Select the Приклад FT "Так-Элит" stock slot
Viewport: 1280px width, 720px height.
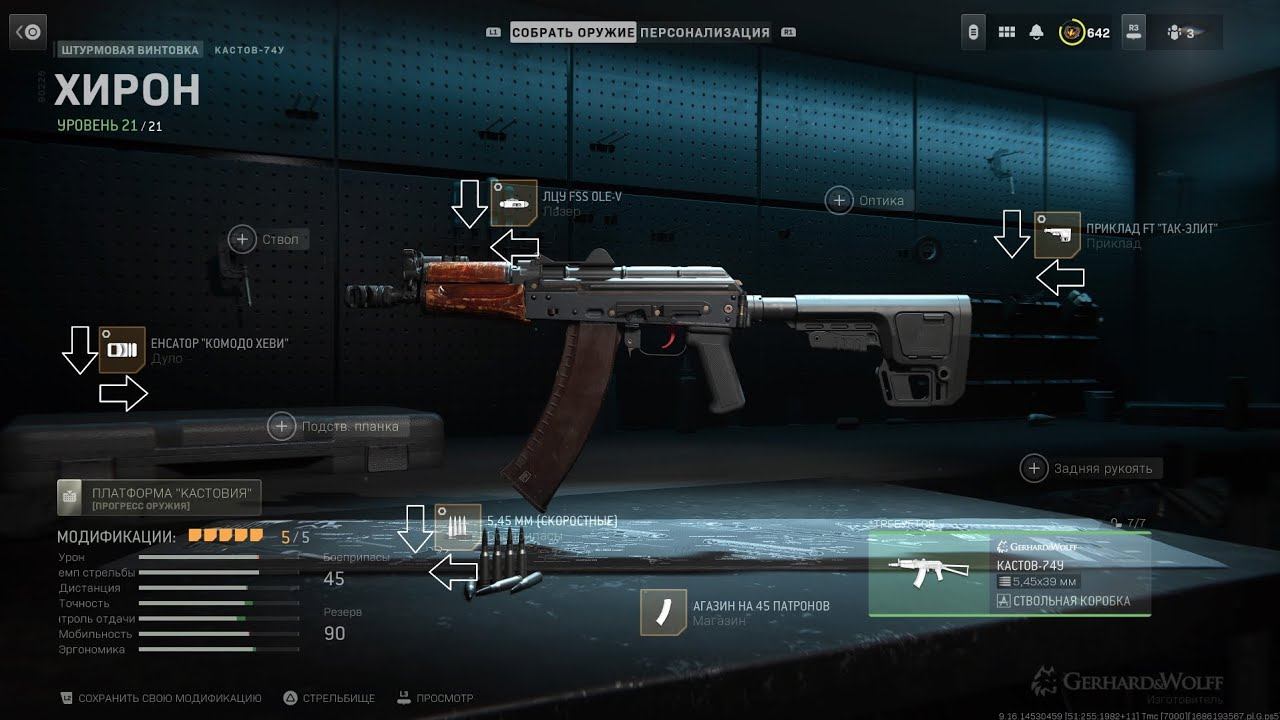tap(1057, 235)
